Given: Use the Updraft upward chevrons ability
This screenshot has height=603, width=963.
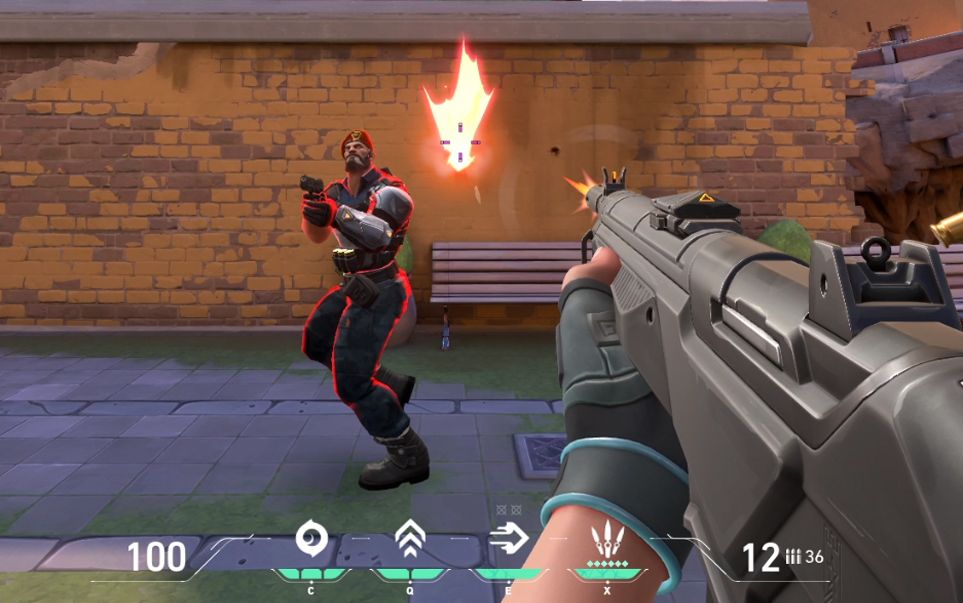Looking at the screenshot, I should (x=409, y=540).
